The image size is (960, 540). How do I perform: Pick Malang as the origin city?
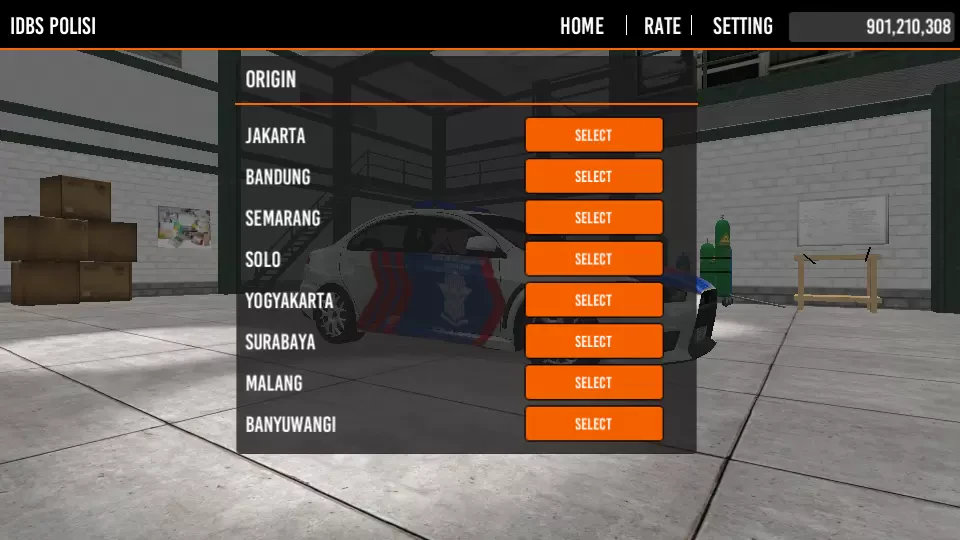pyautogui.click(x=593, y=383)
